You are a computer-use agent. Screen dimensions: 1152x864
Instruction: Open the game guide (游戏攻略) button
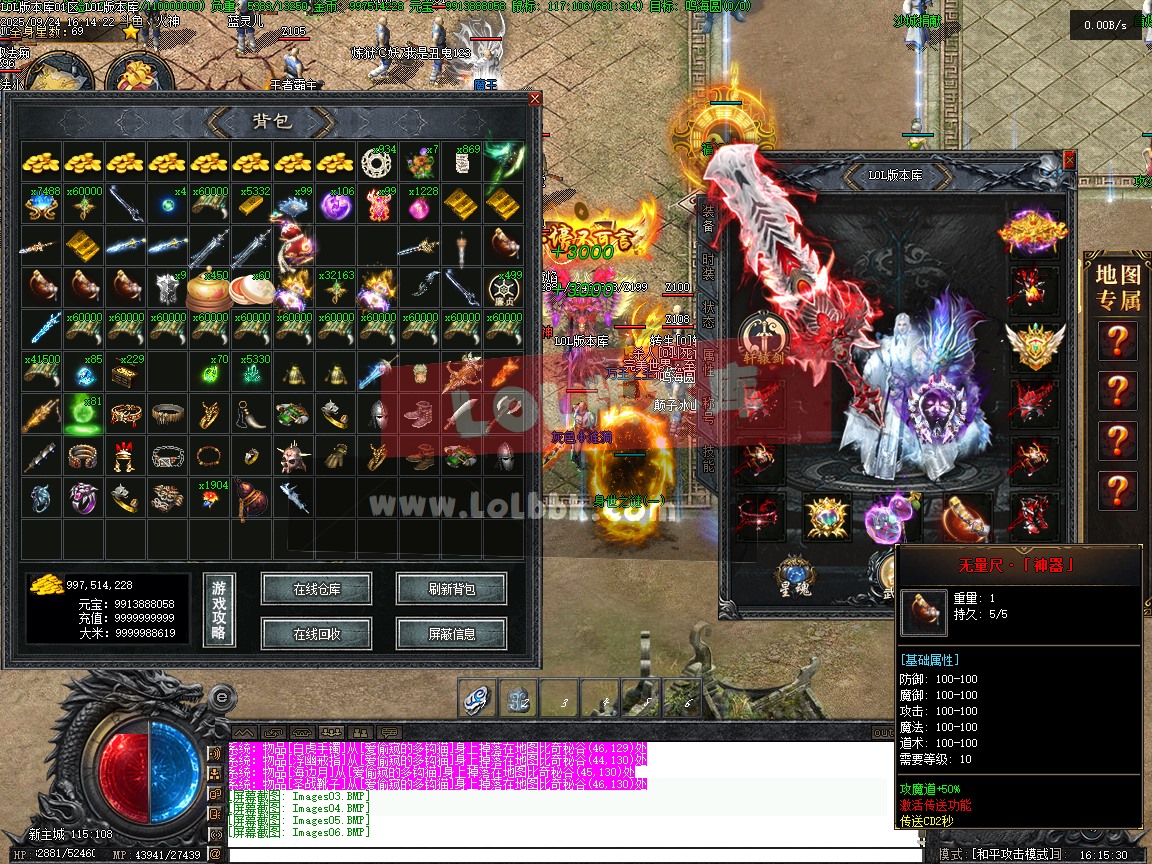(x=219, y=610)
